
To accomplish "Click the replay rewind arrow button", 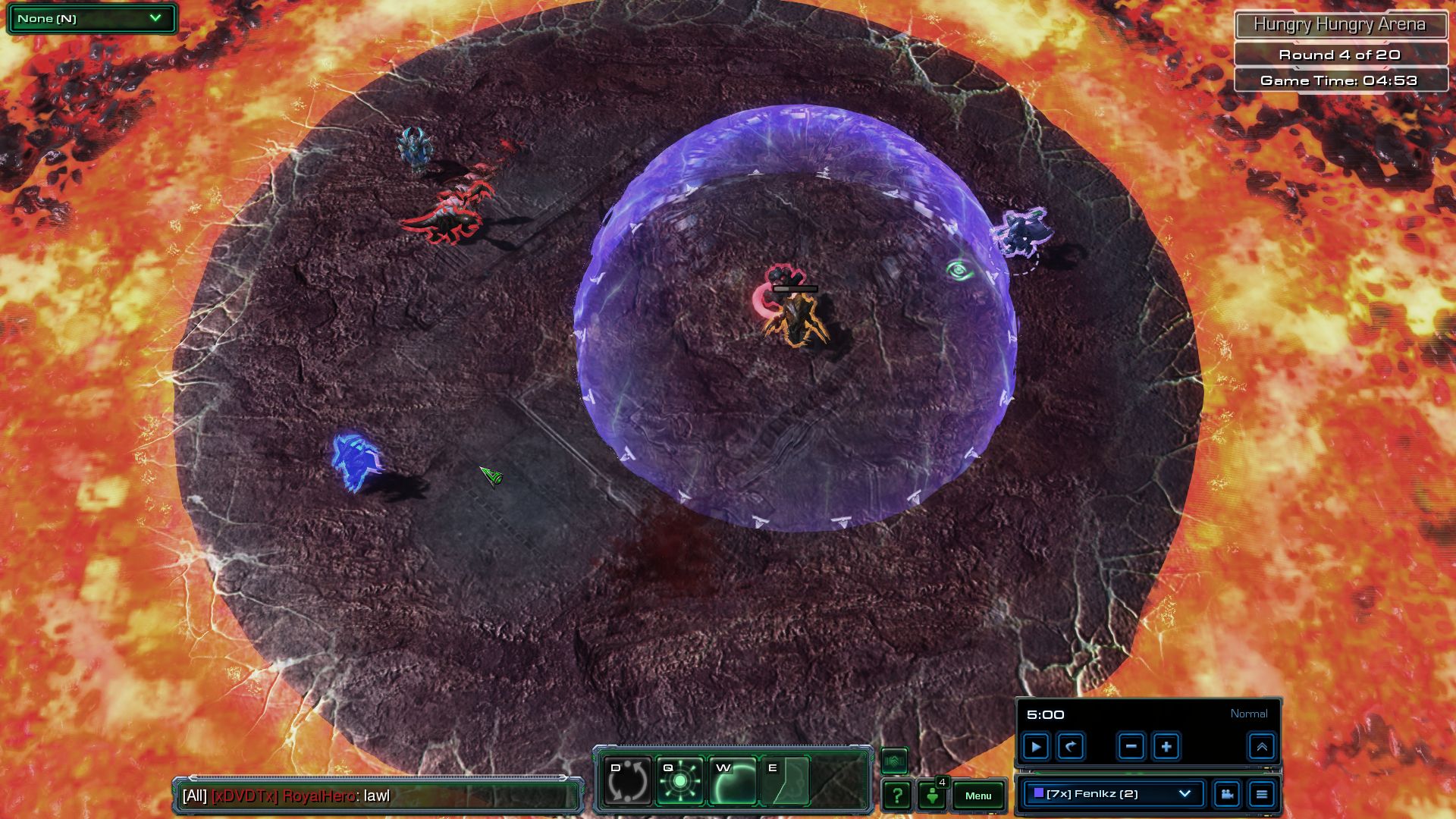I will pyautogui.click(x=1071, y=747).
